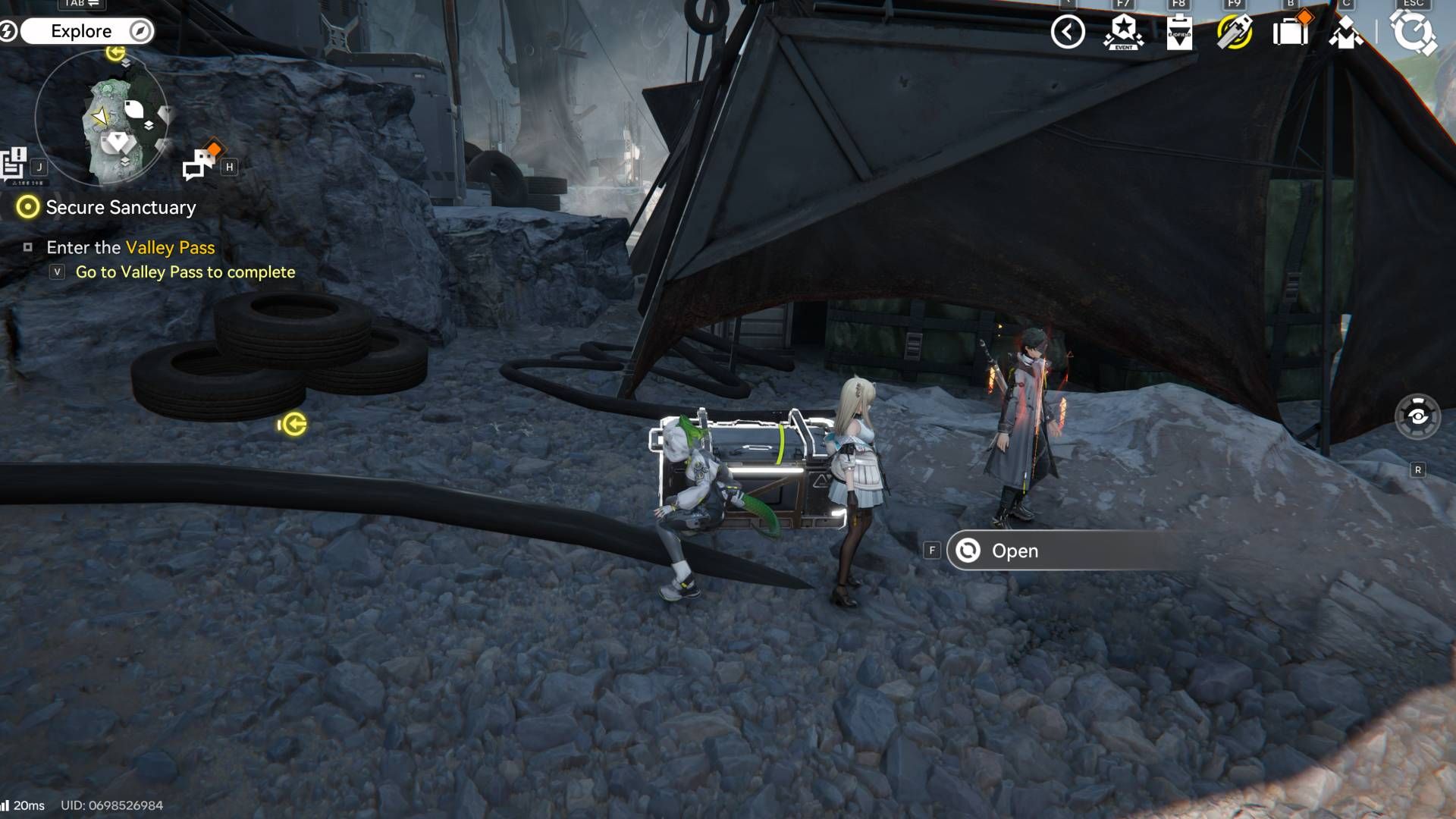This screenshot has height=819, width=1456.
Task: Open the Endfield clipboard icon
Action: click(1179, 33)
